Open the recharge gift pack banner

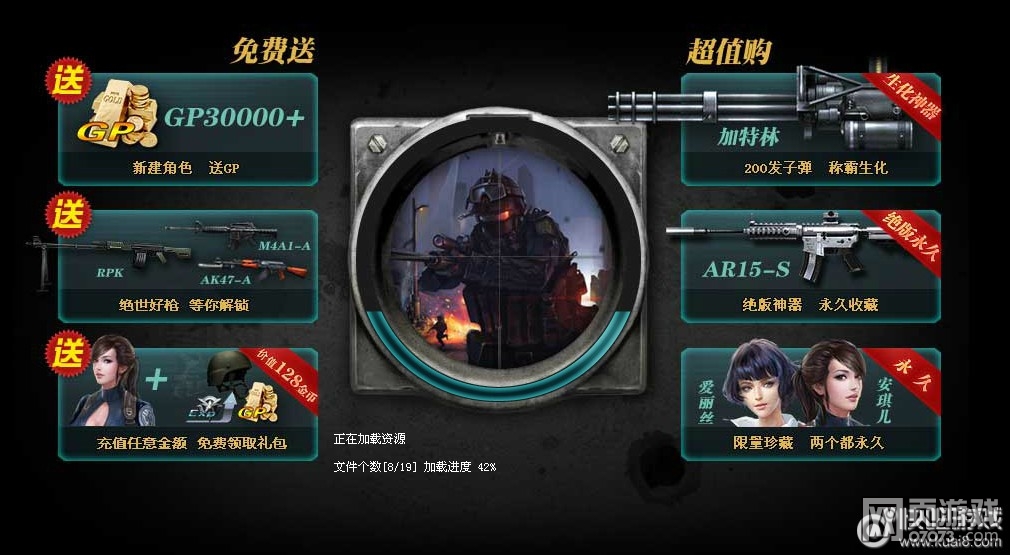[x=188, y=404]
